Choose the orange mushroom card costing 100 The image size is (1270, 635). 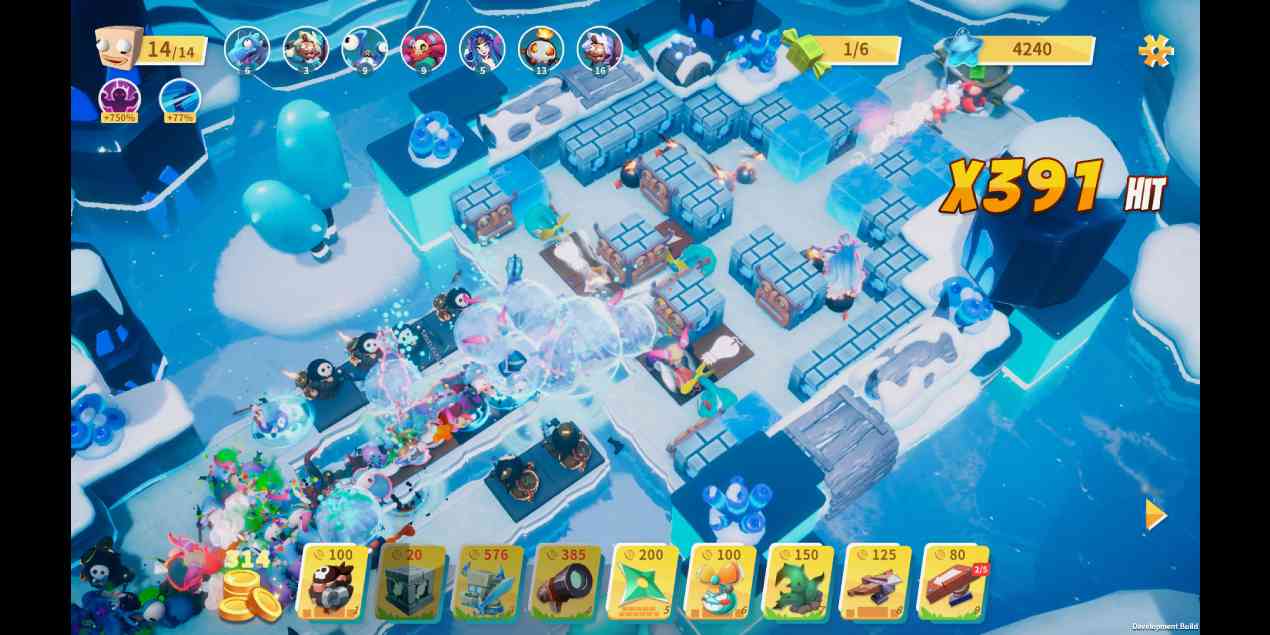point(722,581)
